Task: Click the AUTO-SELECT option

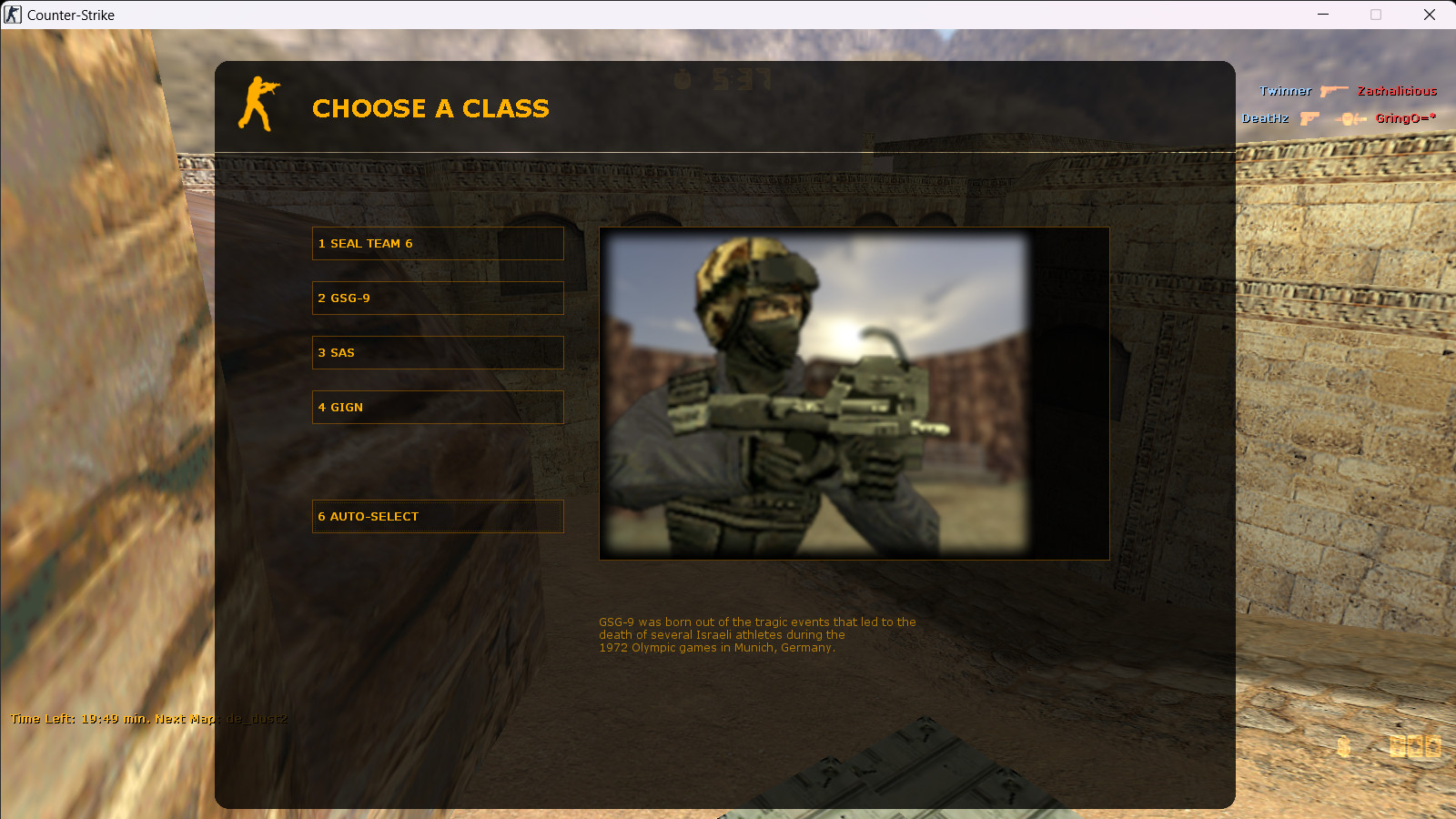Action: [x=438, y=516]
